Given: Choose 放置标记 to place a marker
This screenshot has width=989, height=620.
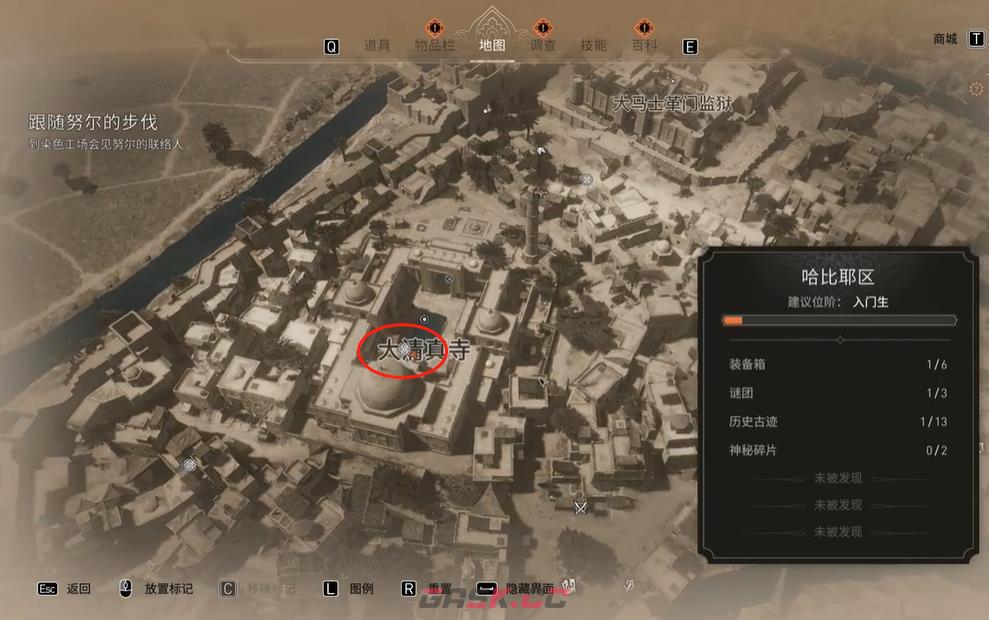Looking at the screenshot, I should tap(168, 589).
